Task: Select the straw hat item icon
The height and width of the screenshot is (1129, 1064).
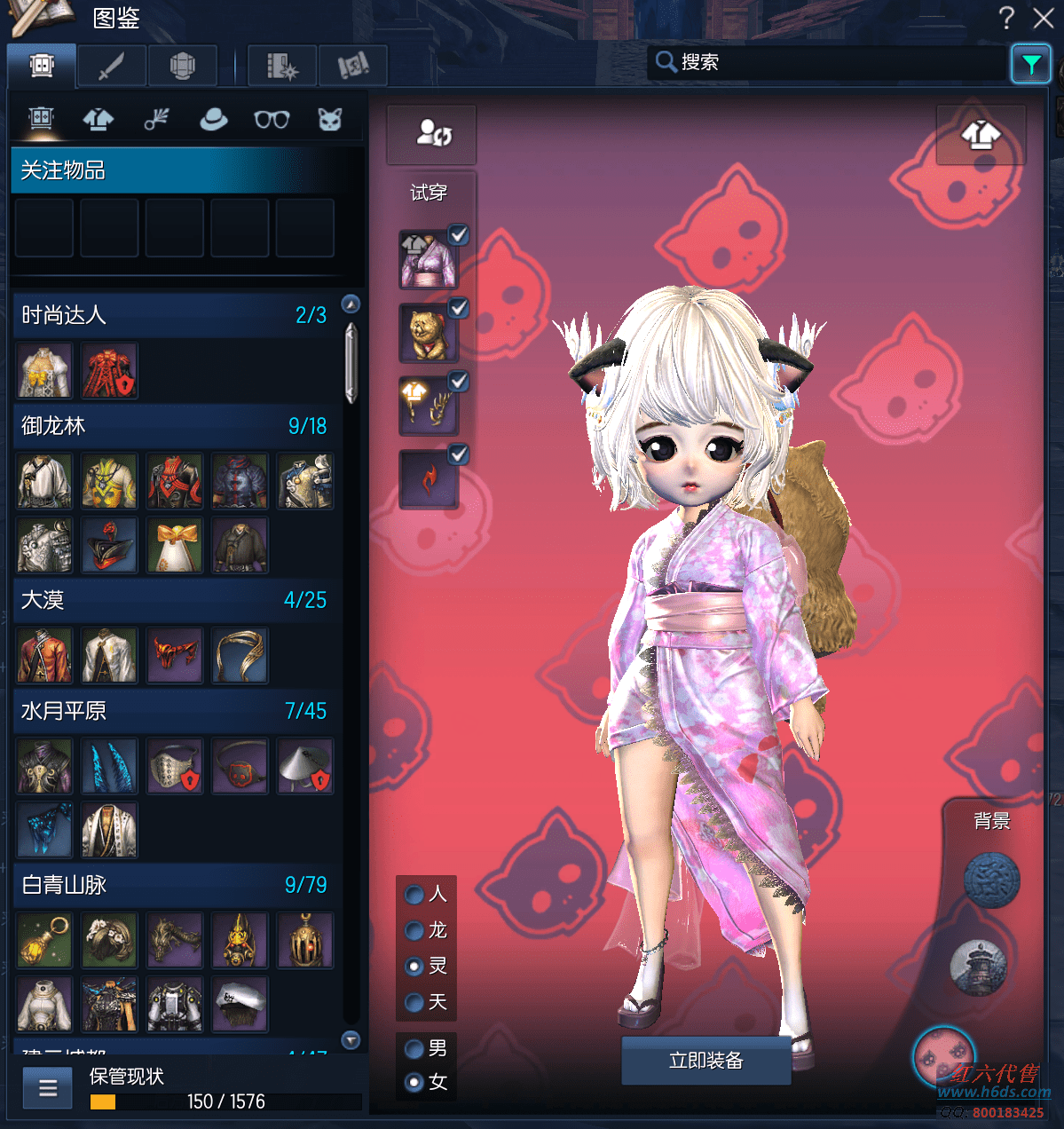Action: coord(304,766)
